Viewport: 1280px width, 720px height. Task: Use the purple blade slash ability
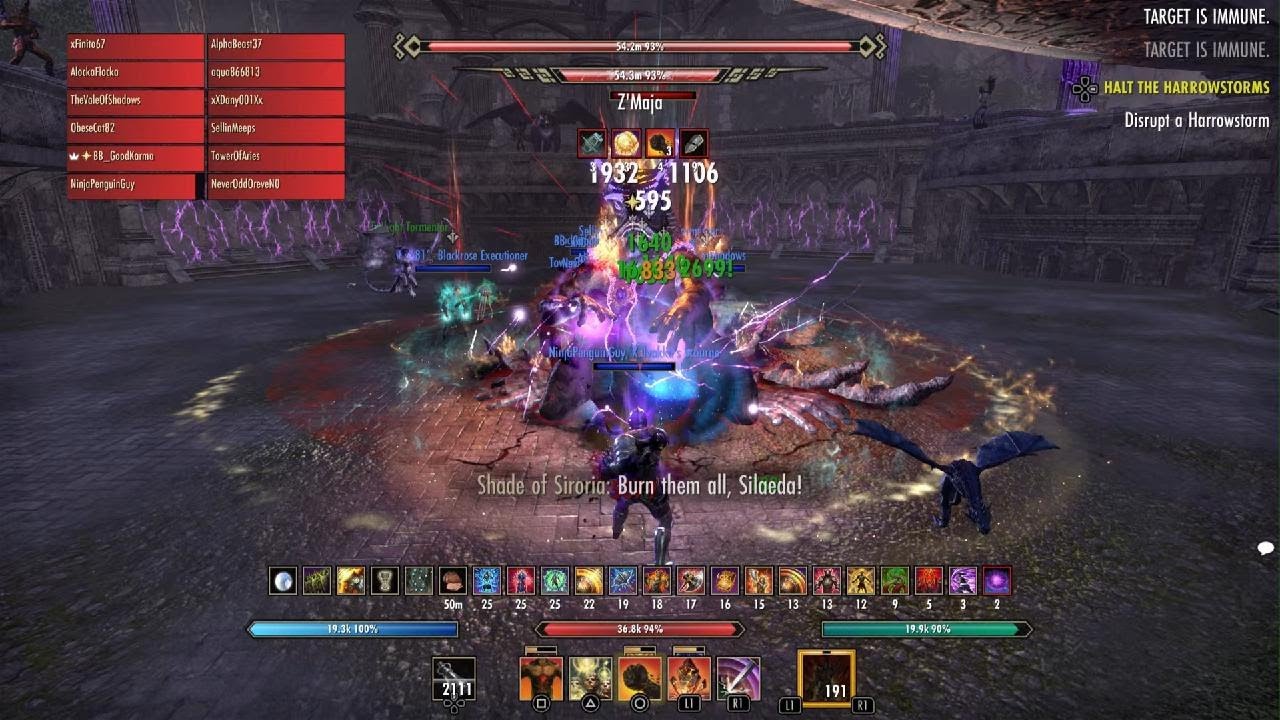coord(738,679)
